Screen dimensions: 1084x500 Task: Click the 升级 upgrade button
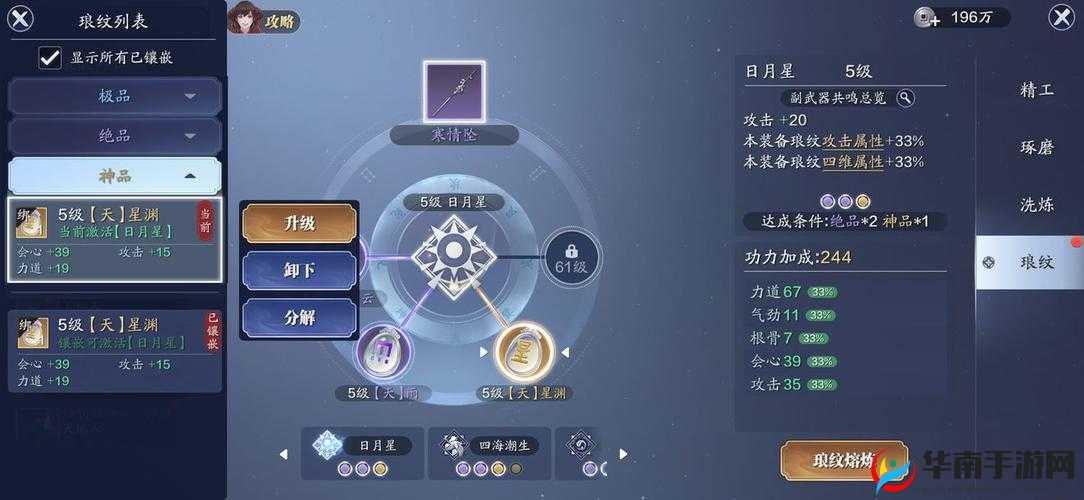pos(299,223)
